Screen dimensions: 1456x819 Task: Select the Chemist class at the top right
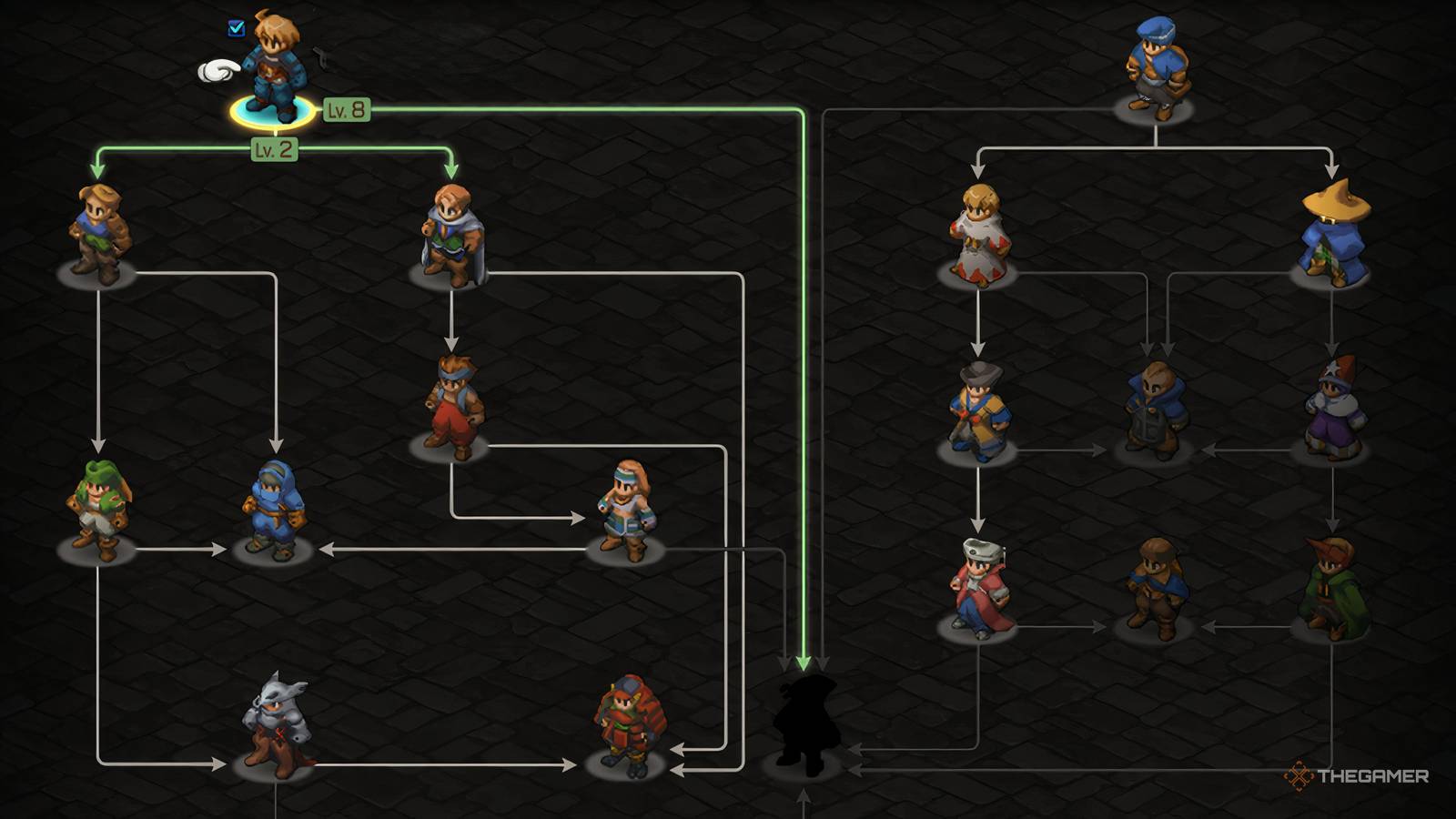point(1156,64)
